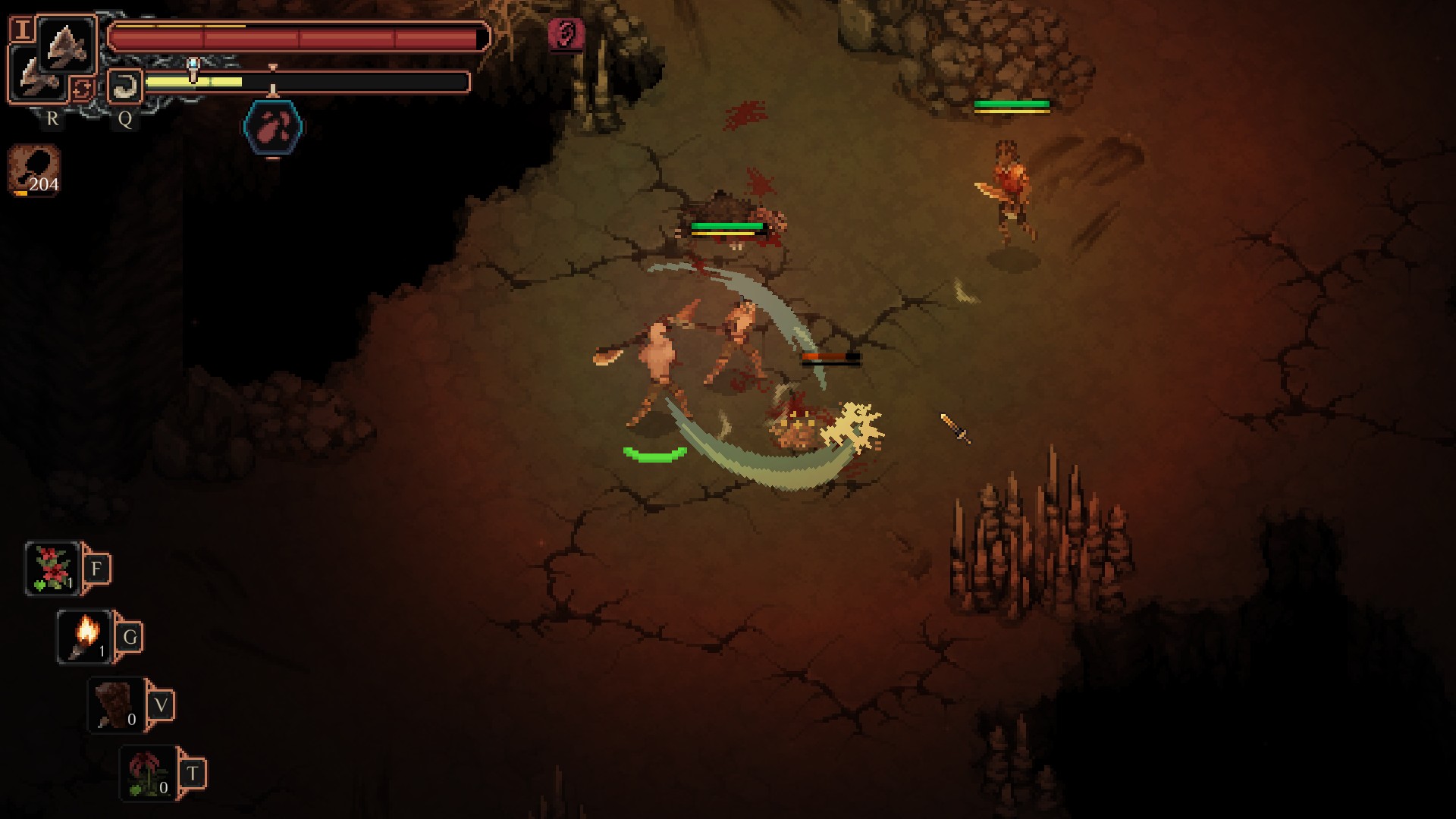Image resolution: width=1456 pixels, height=819 pixels.
Task: Use the red flower healing herb slot
Action: point(53,569)
